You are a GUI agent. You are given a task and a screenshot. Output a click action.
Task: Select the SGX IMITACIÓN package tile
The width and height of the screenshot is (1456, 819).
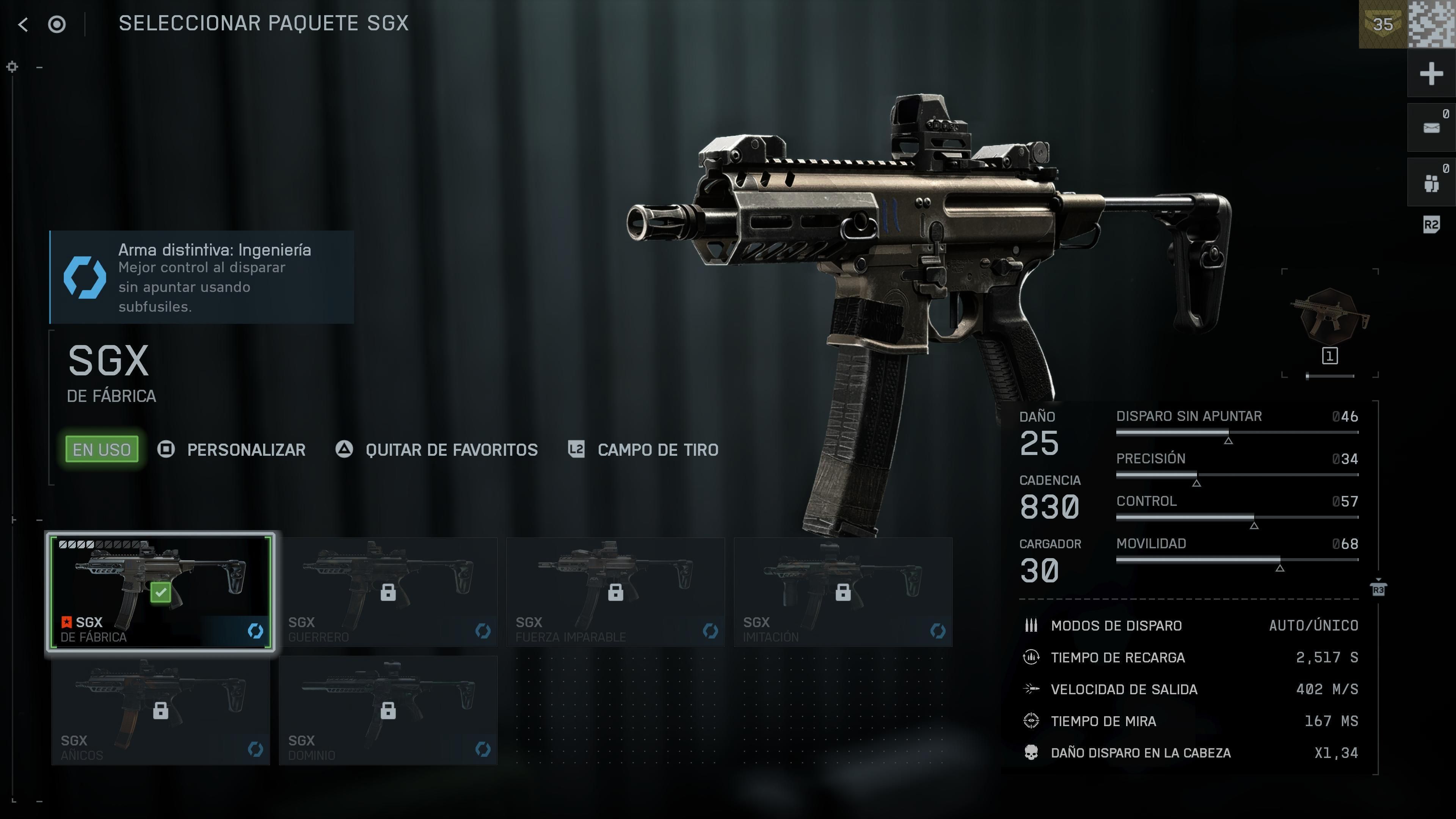(x=843, y=591)
